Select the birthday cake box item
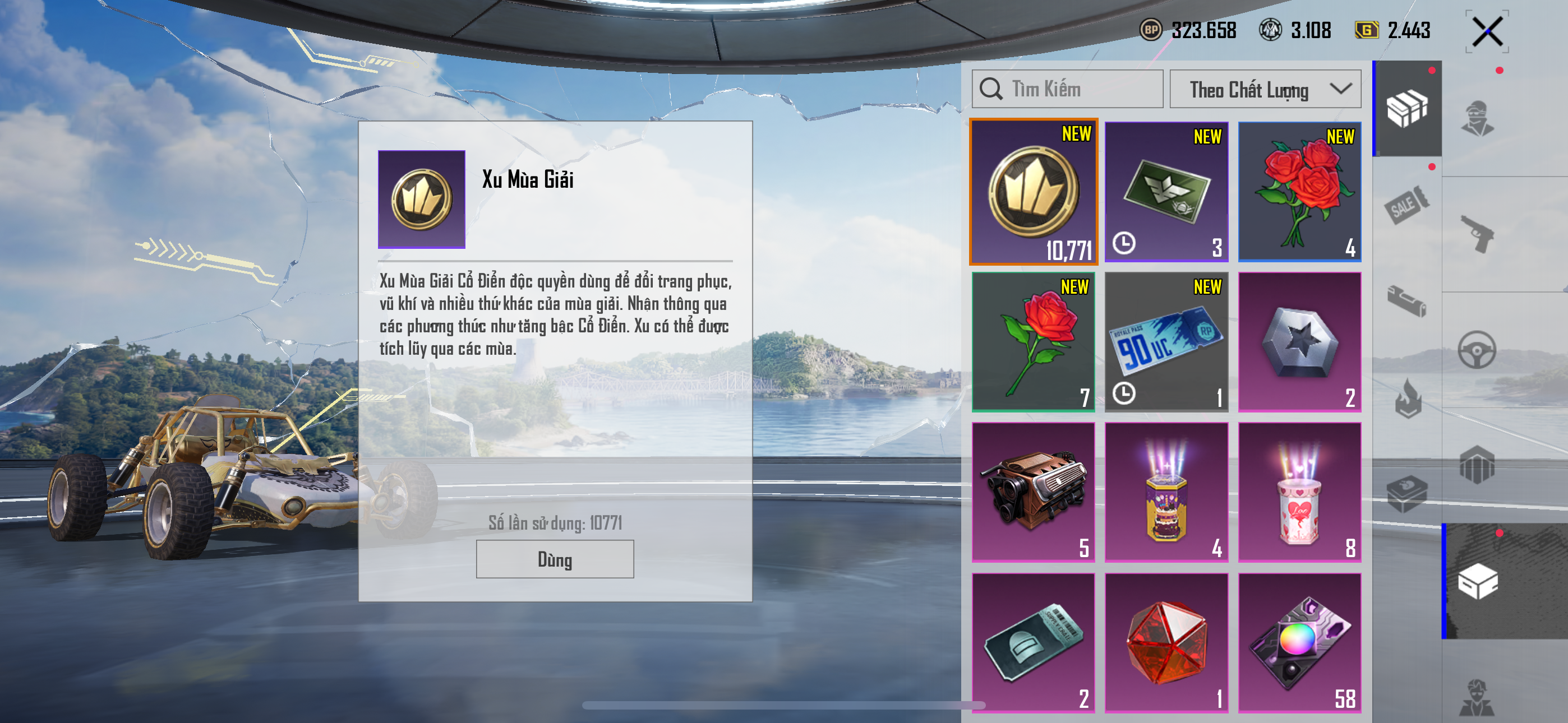This screenshot has height=723, width=1568. (1166, 492)
